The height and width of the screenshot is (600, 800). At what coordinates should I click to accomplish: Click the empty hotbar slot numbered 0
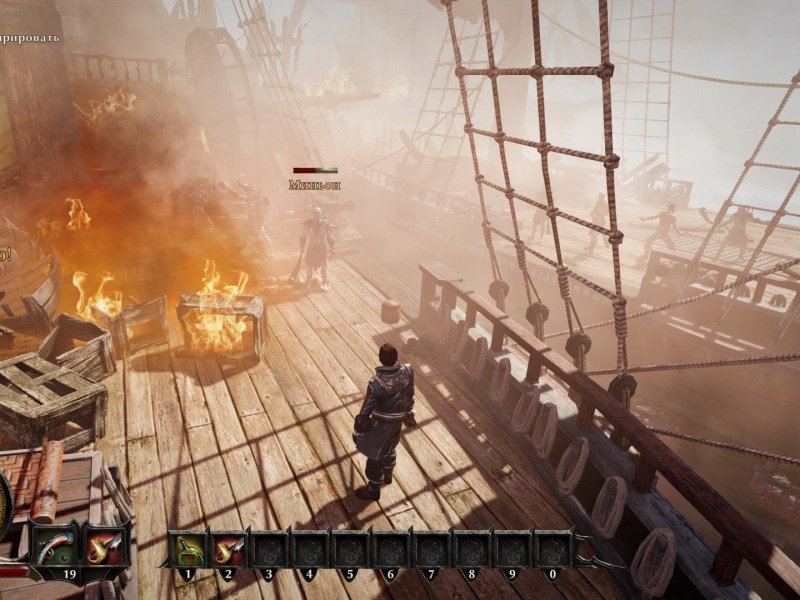tap(553, 549)
